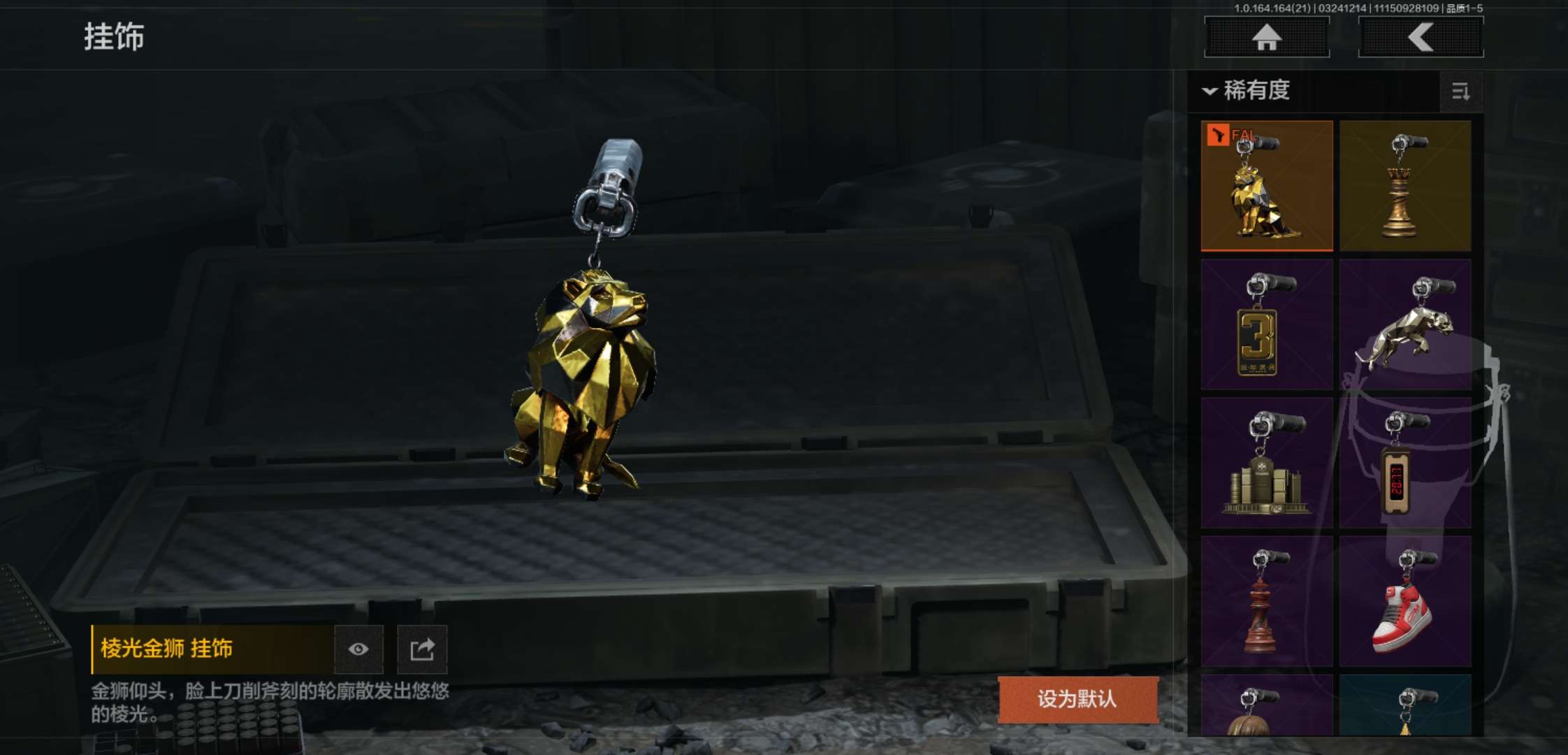Select the brown wooden chess piece charm
Image resolution: width=1568 pixels, height=755 pixels.
point(1266,601)
